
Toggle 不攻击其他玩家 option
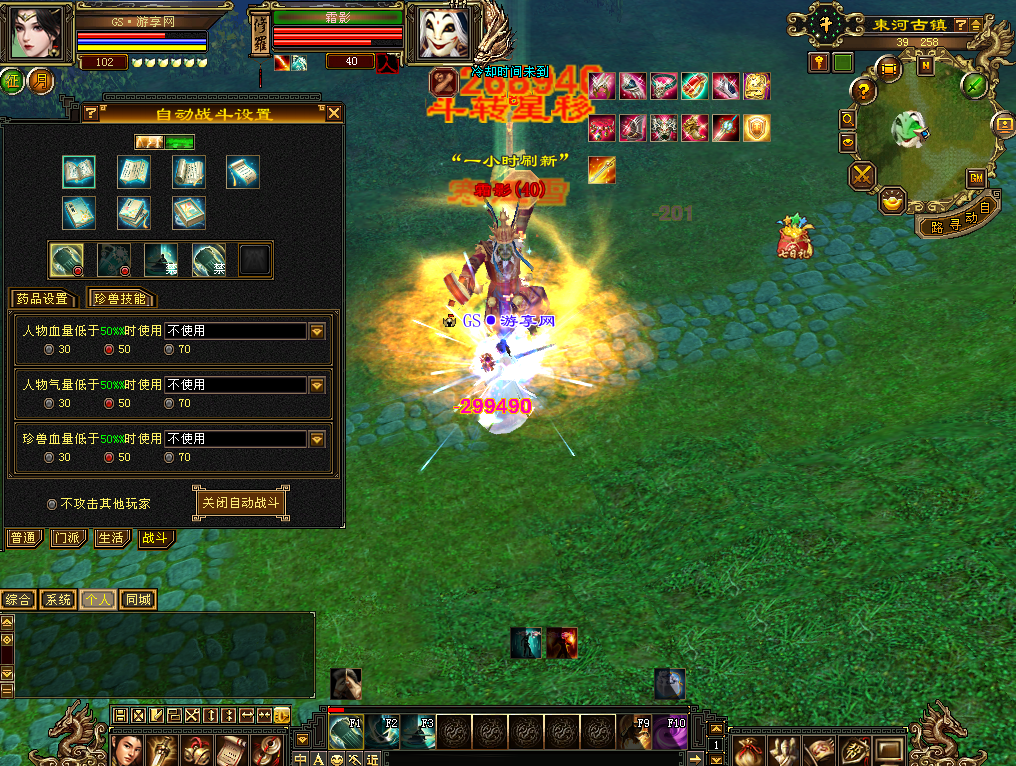52,504
